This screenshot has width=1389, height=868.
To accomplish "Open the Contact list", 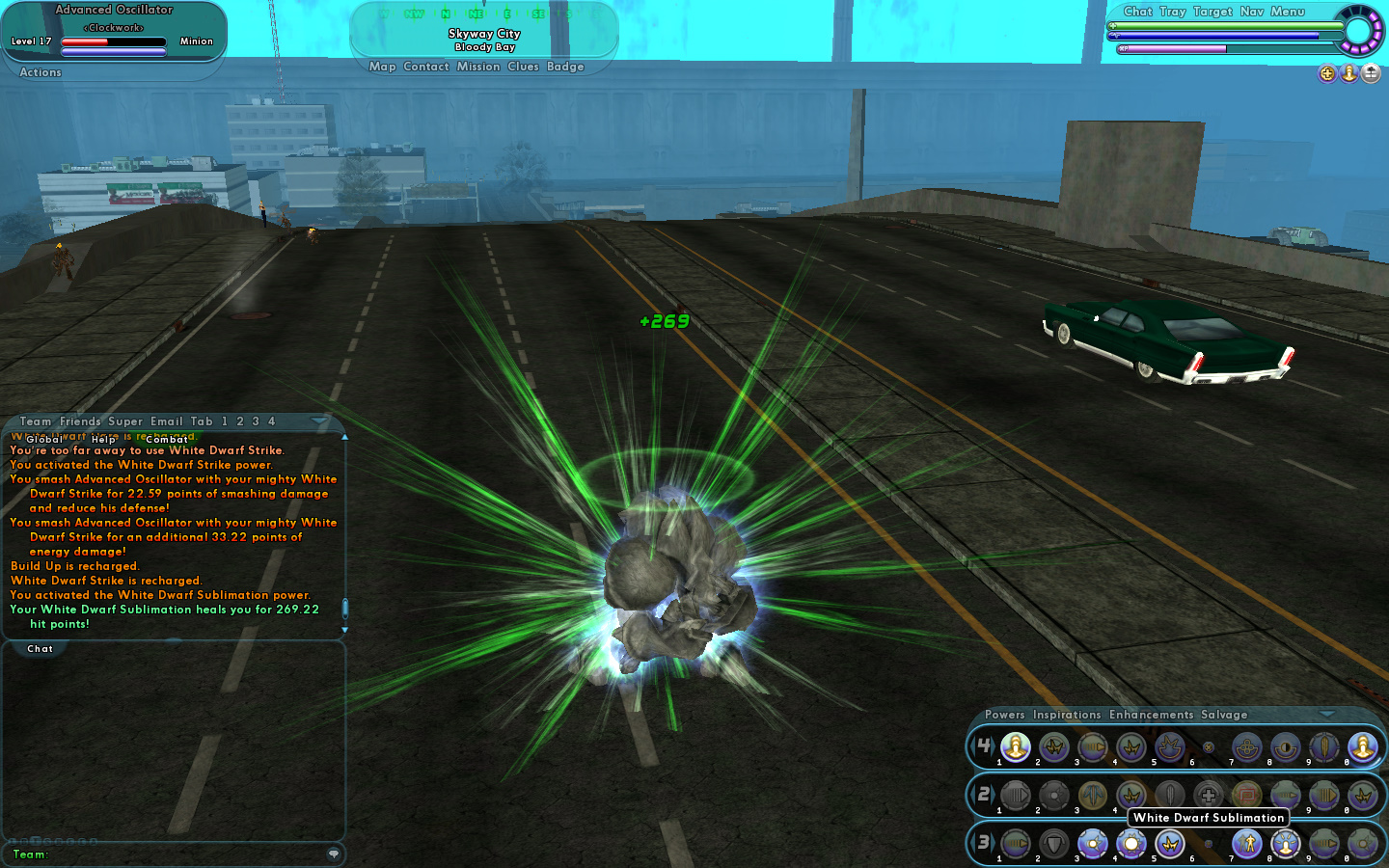I will (426, 67).
